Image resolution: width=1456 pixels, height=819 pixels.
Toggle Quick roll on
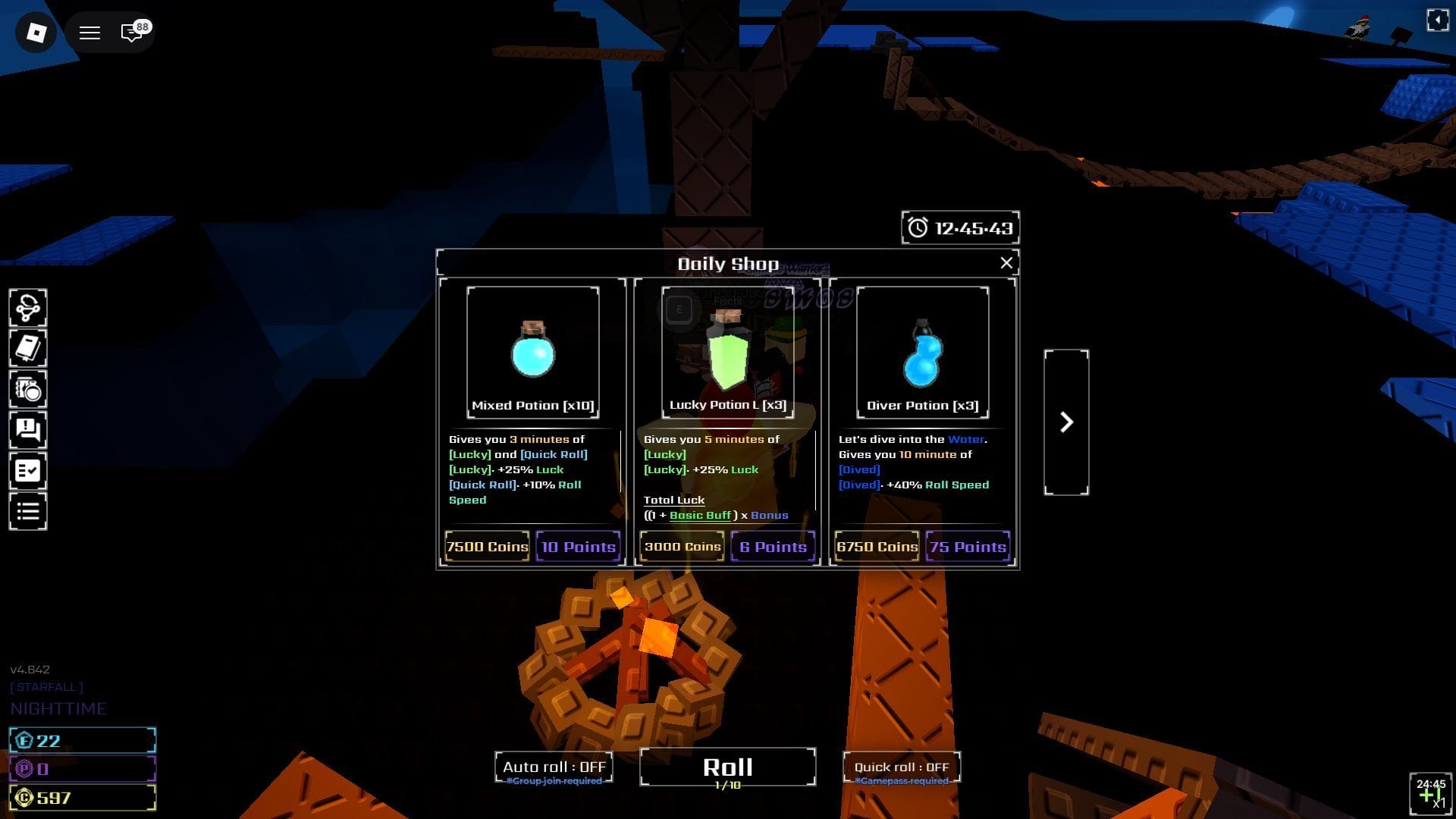click(x=901, y=767)
